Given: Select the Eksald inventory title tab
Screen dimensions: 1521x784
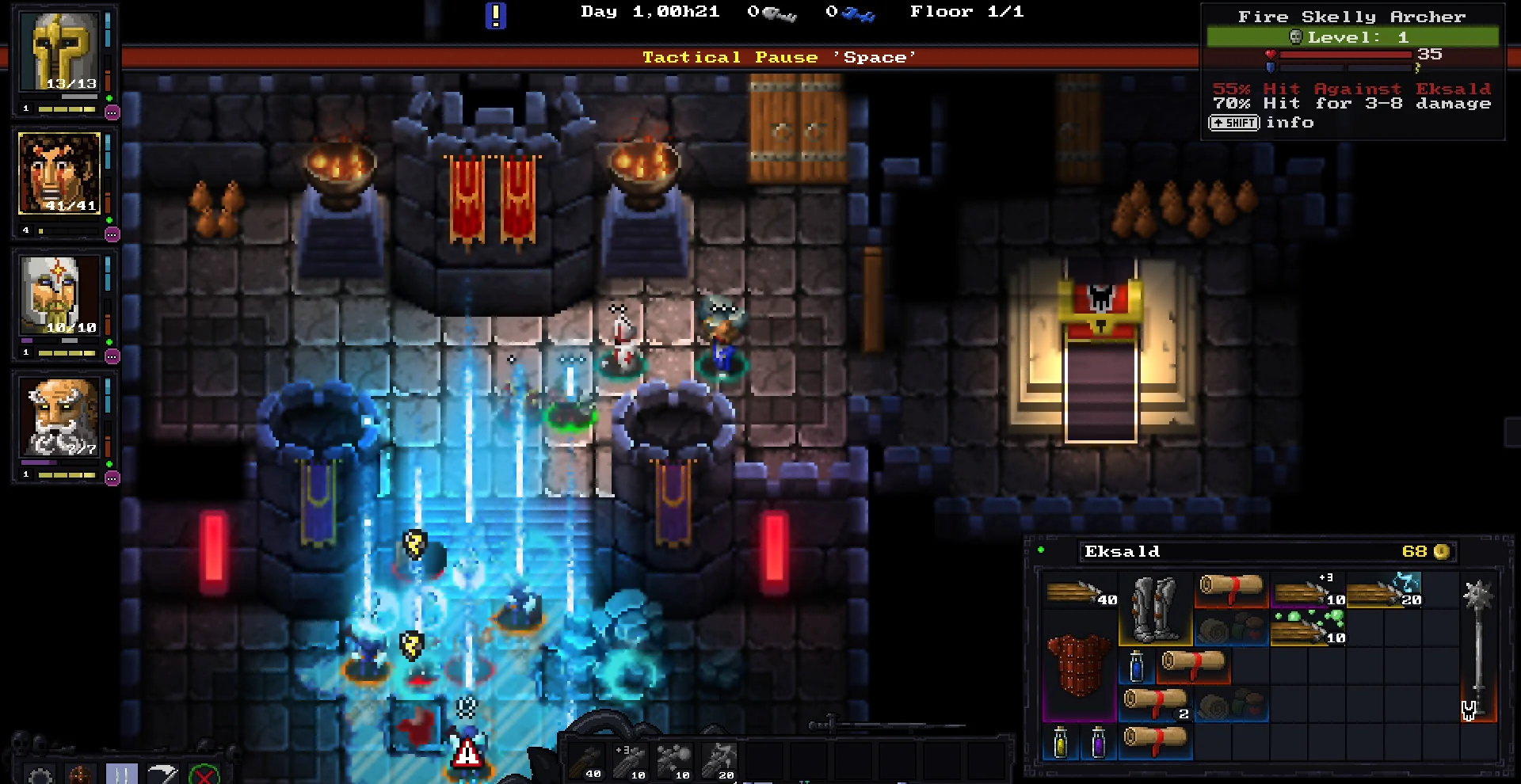Looking at the screenshot, I should [1123, 552].
